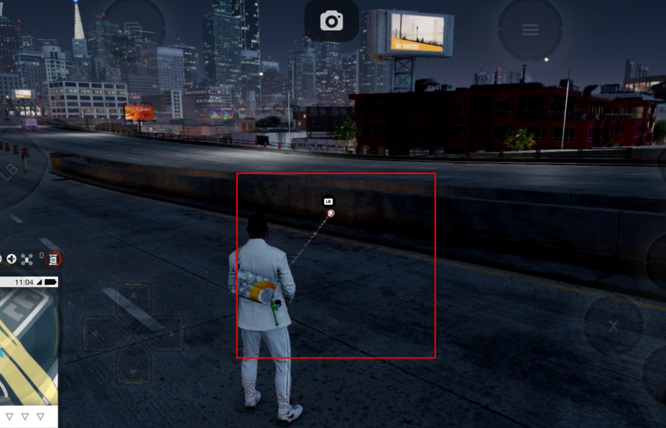The width and height of the screenshot is (666, 428).
Task: Open the hamburger menu button
Action: 530,29
